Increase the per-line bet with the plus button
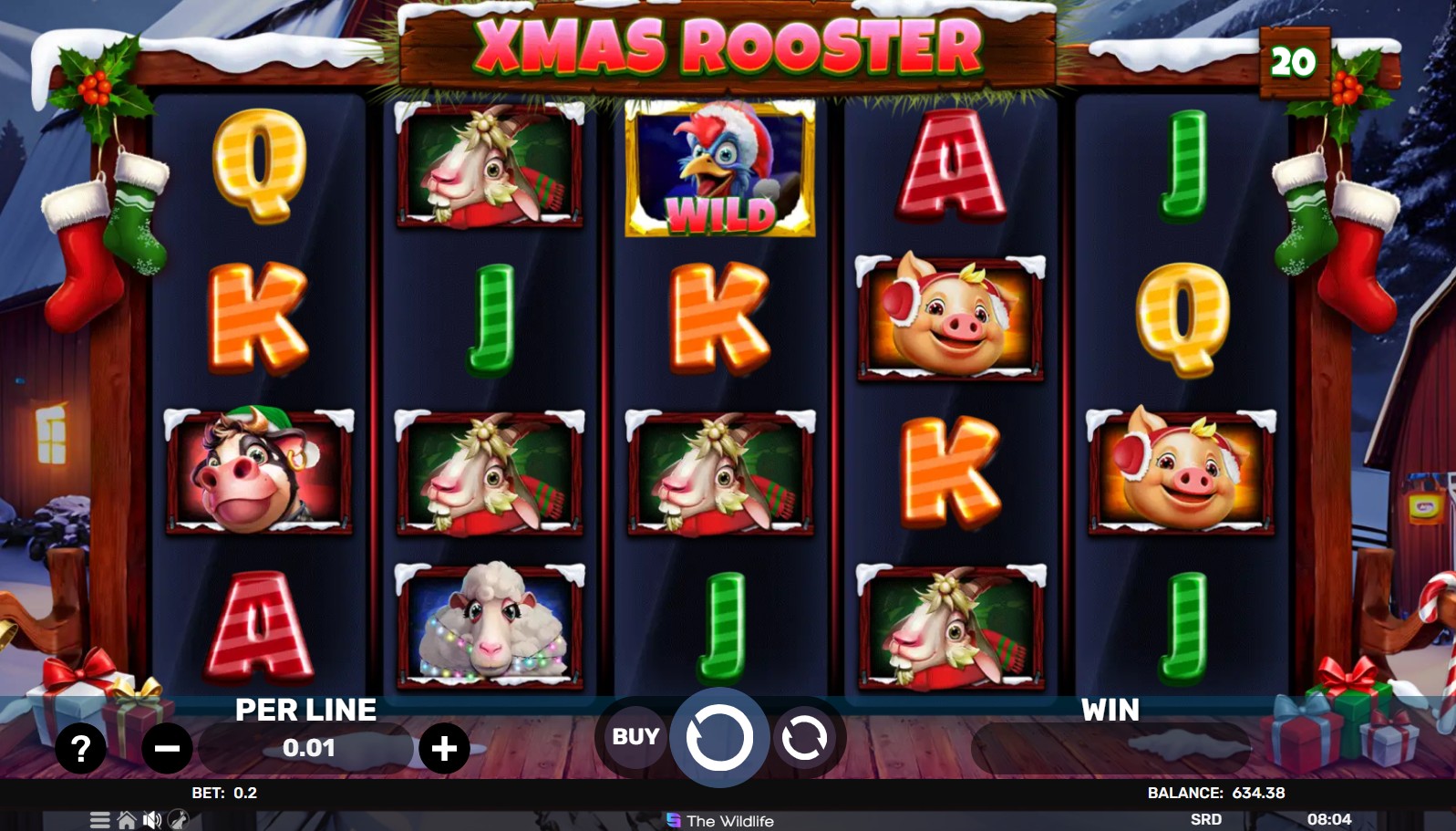 click(442, 747)
